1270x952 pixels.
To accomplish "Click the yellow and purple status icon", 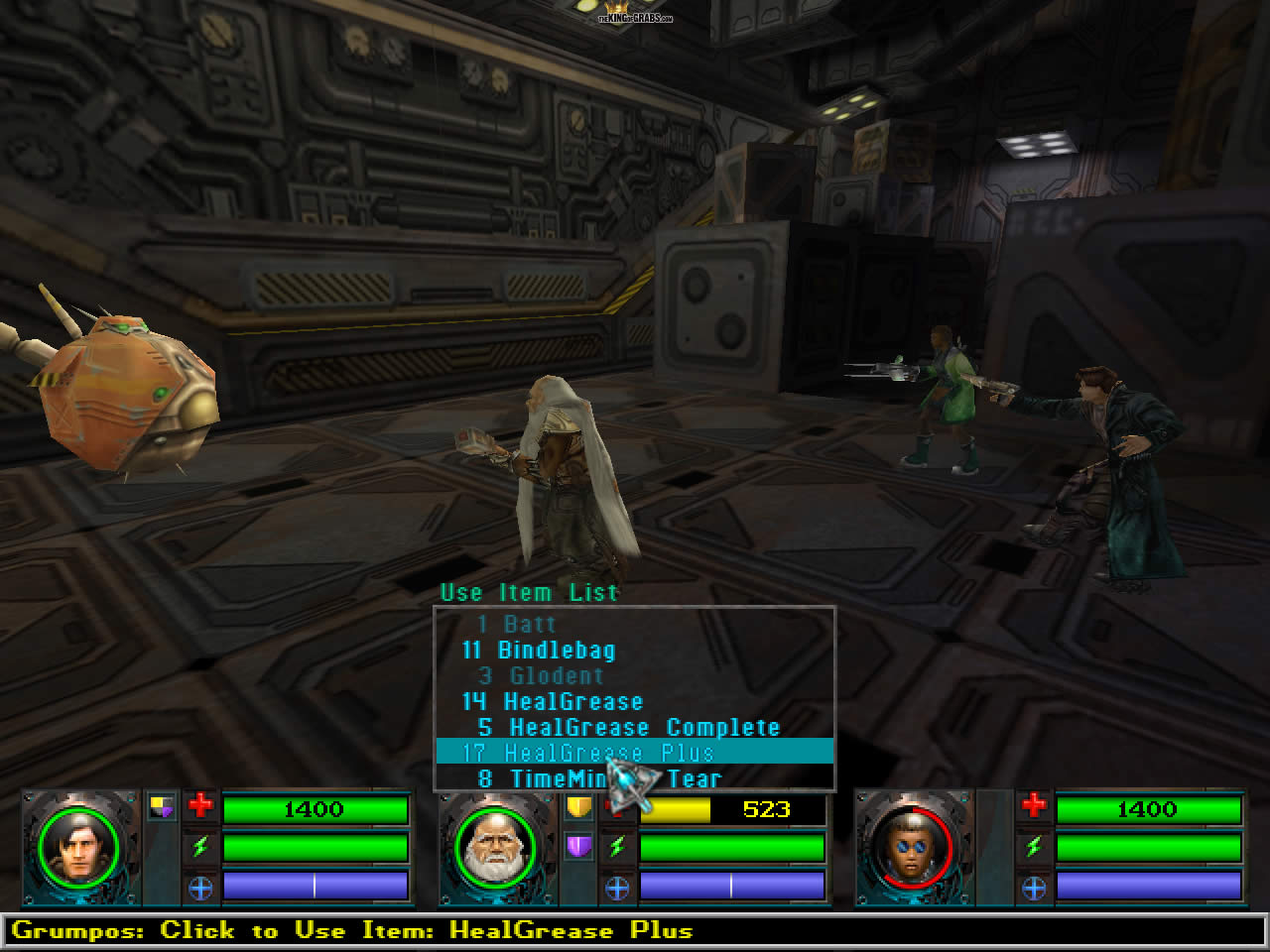I will (162, 807).
